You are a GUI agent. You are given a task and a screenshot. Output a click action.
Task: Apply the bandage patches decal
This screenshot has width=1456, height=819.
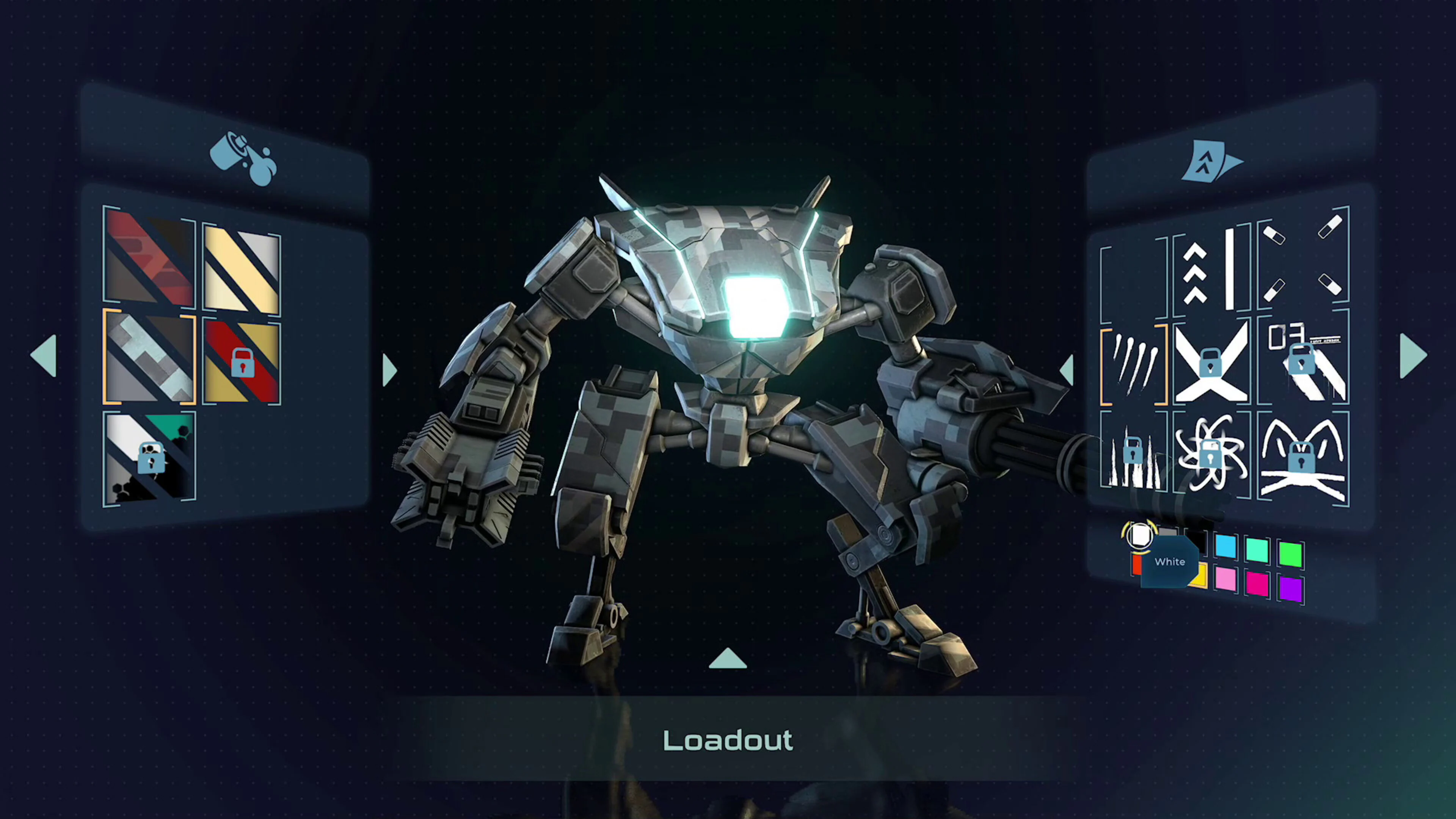pyautogui.click(x=1303, y=266)
